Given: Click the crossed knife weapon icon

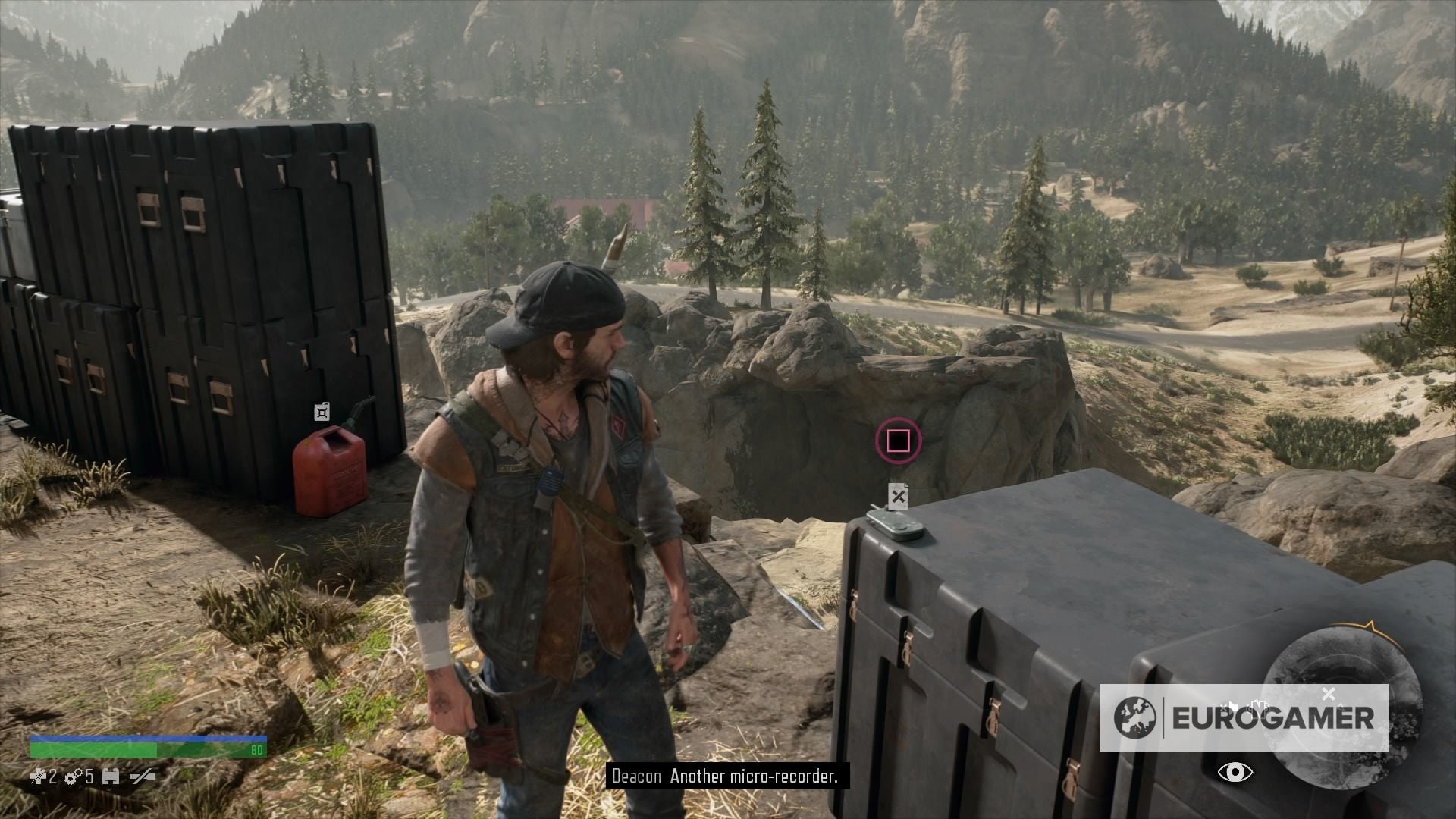Looking at the screenshot, I should click(x=142, y=776).
